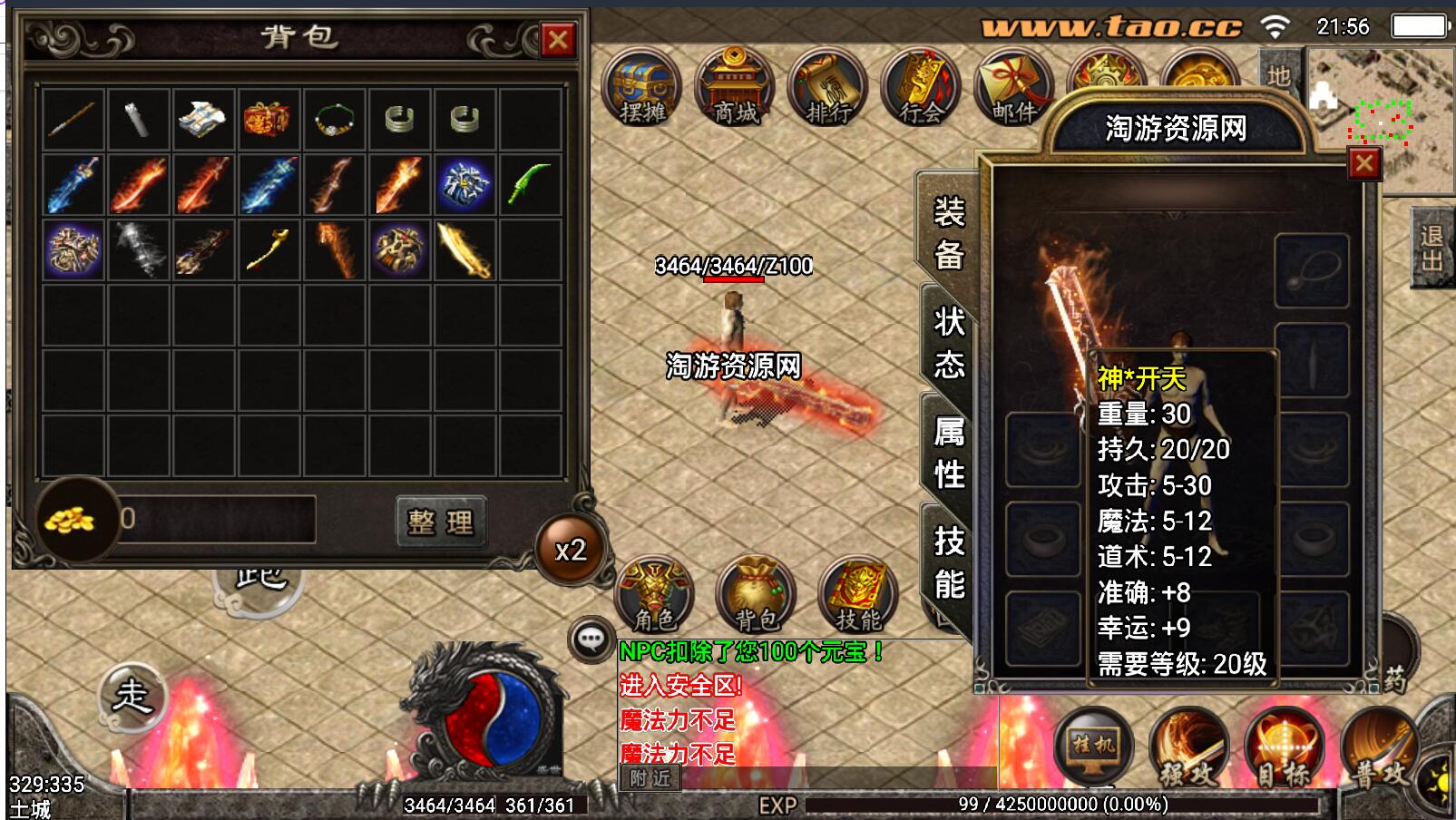
Task: Switch to the 状态 status tab
Action: click(x=949, y=343)
